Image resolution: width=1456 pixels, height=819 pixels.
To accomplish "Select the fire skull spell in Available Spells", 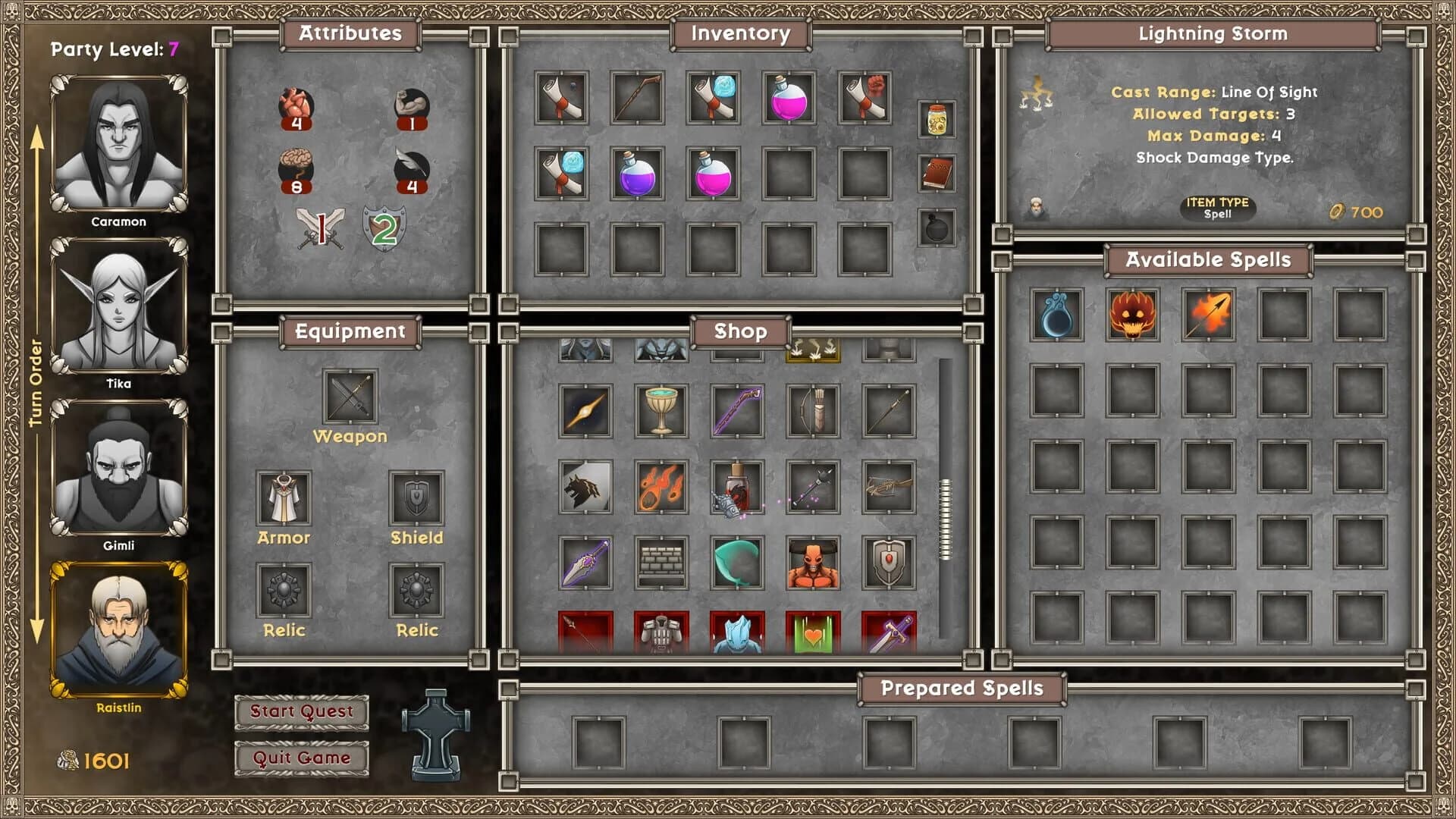I will coord(1133,316).
